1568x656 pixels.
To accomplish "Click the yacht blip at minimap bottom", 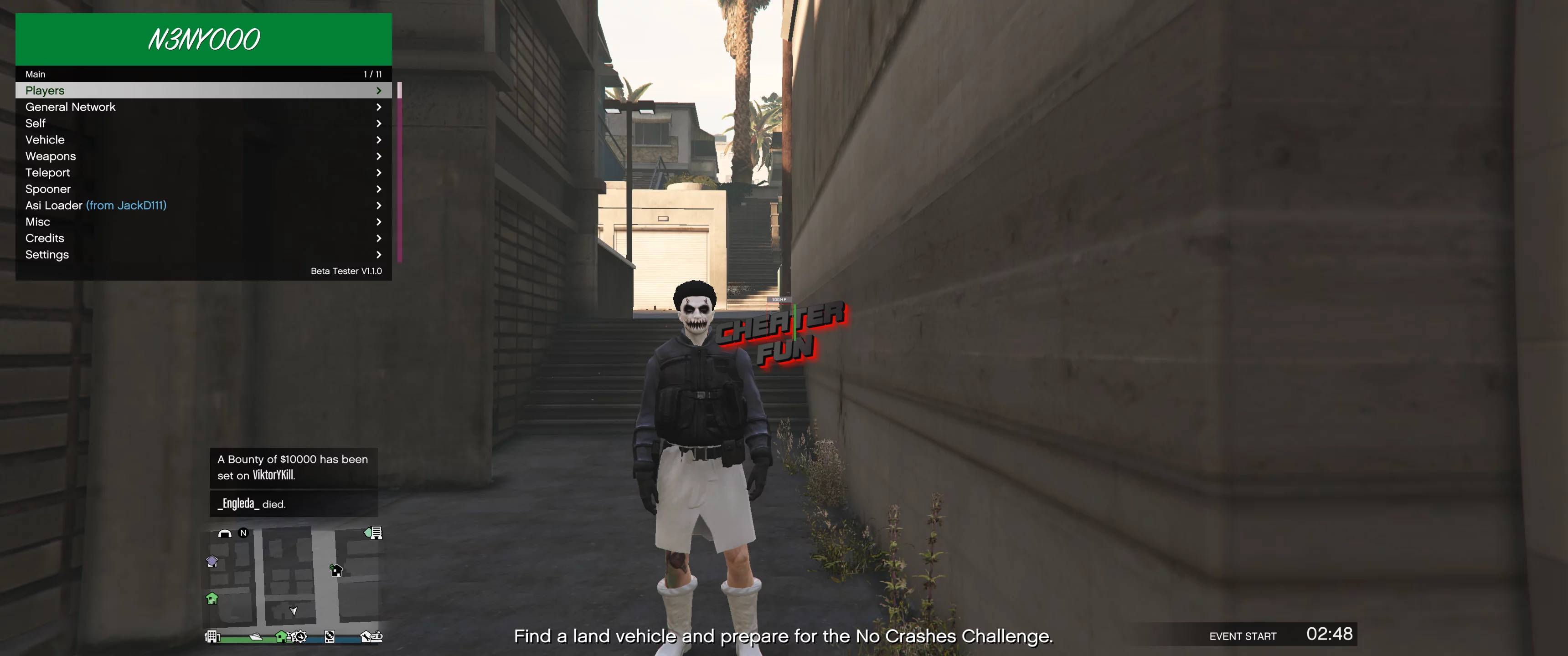I will [256, 637].
